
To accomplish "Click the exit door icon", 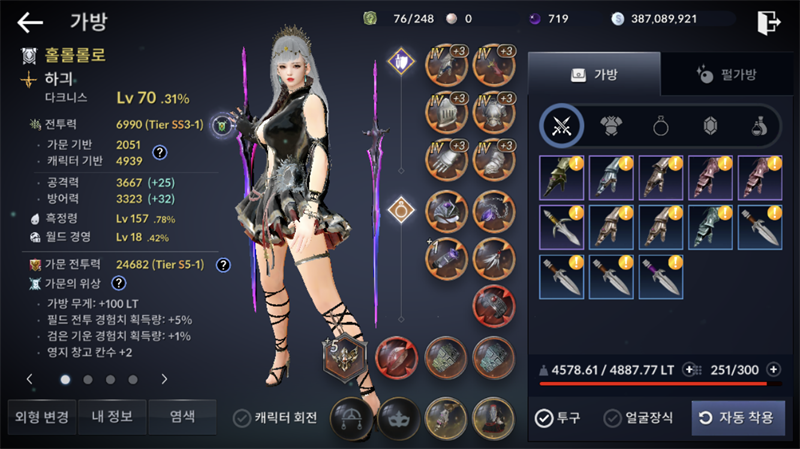I will tap(768, 22).
